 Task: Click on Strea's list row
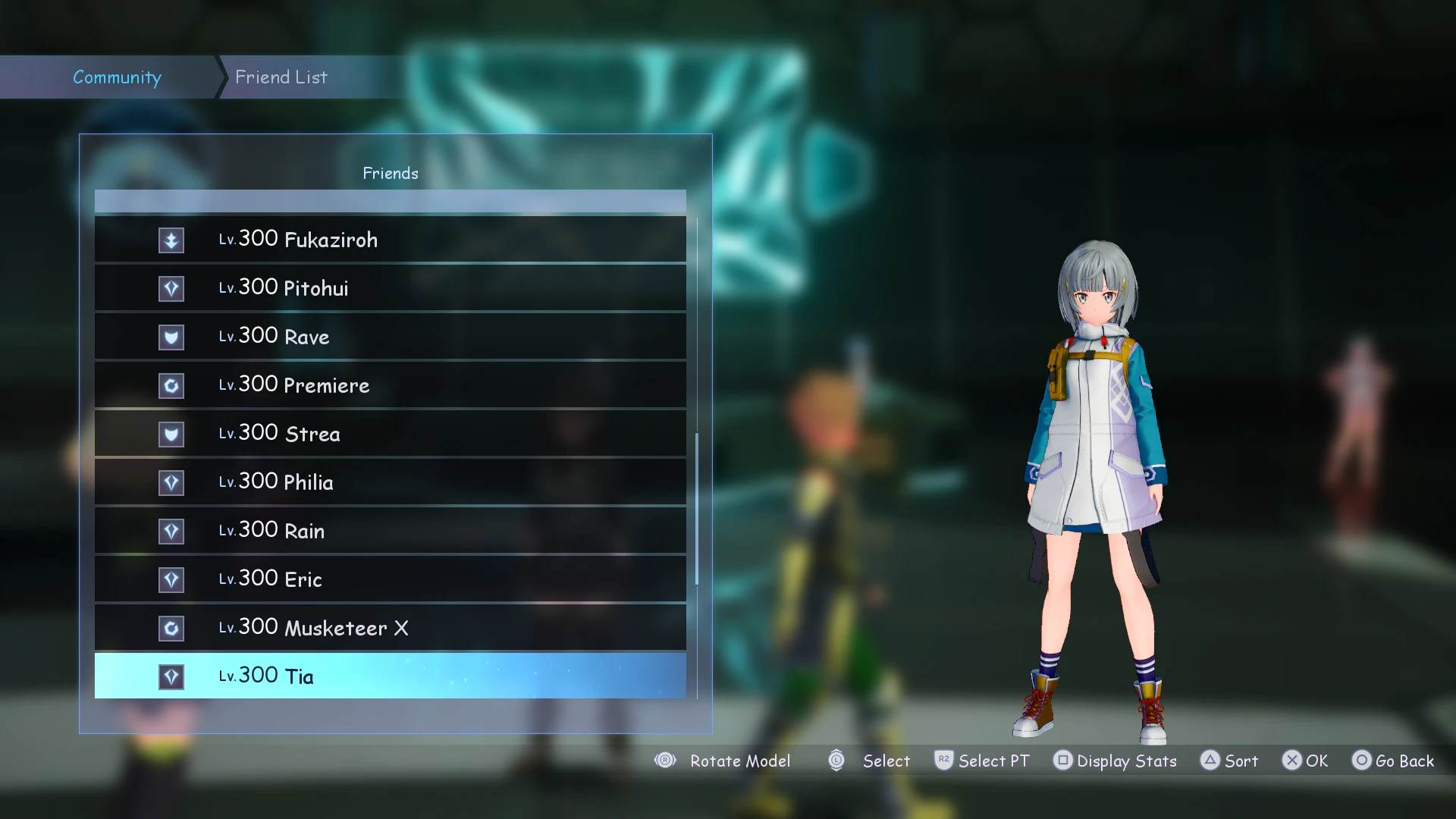pyautogui.click(x=390, y=434)
